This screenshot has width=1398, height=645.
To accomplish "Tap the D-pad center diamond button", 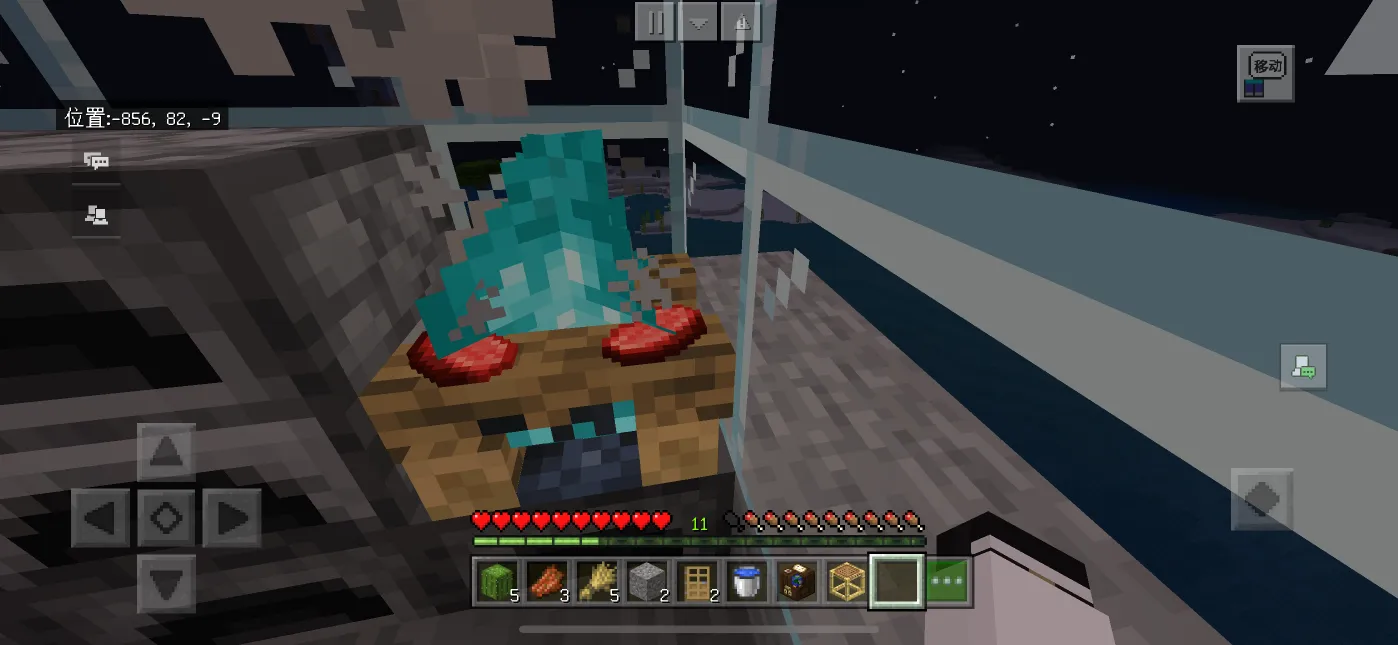I will pos(166,518).
